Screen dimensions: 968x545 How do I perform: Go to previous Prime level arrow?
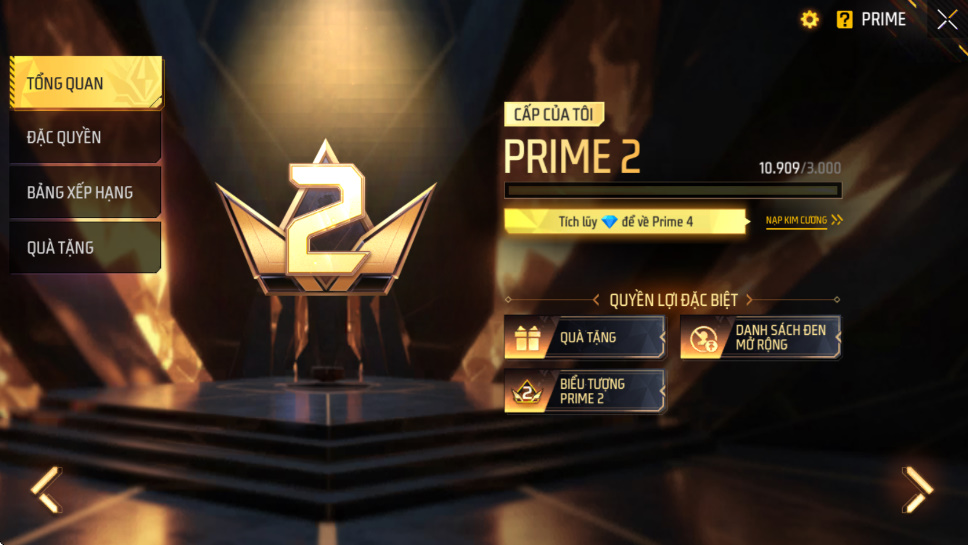45,489
